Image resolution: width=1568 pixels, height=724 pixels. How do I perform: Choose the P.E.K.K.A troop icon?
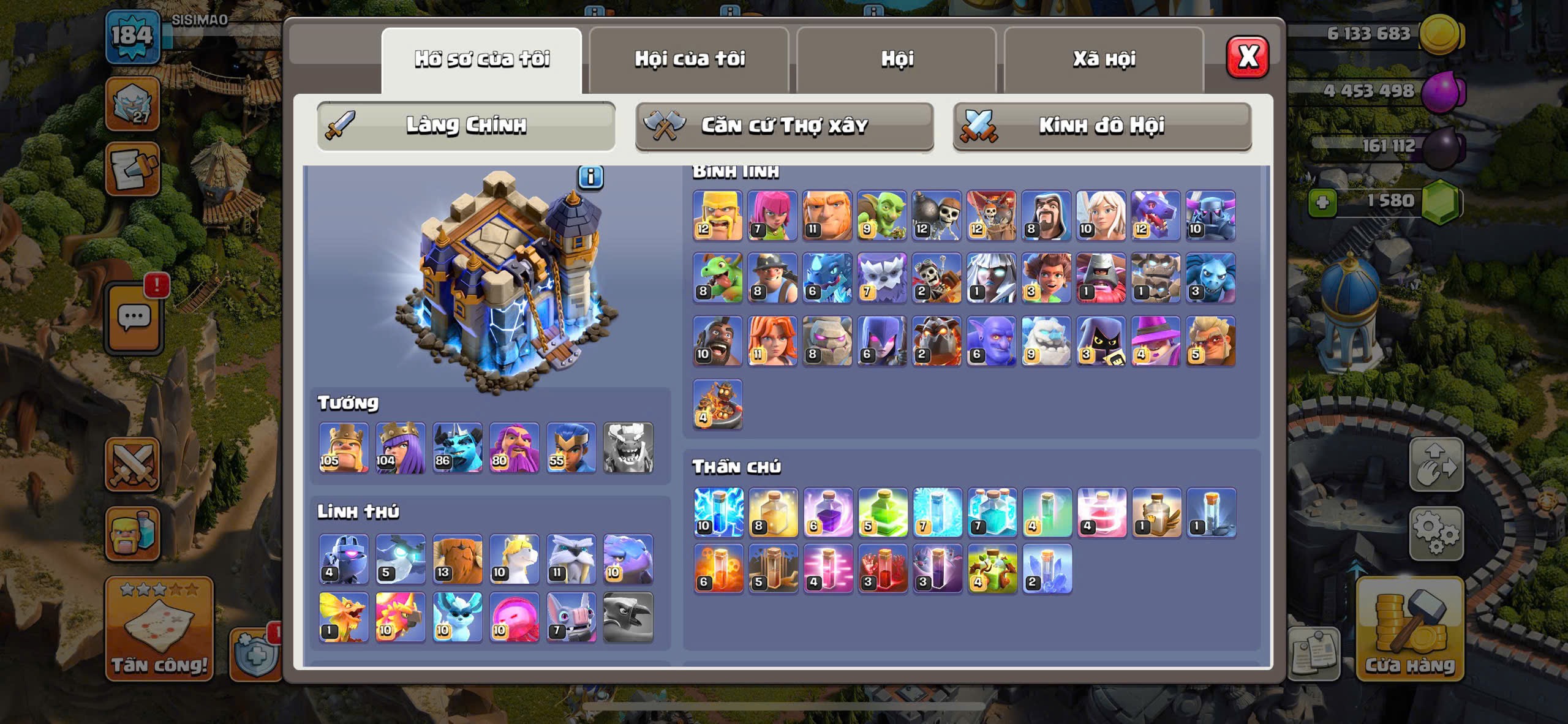[x=1210, y=216]
